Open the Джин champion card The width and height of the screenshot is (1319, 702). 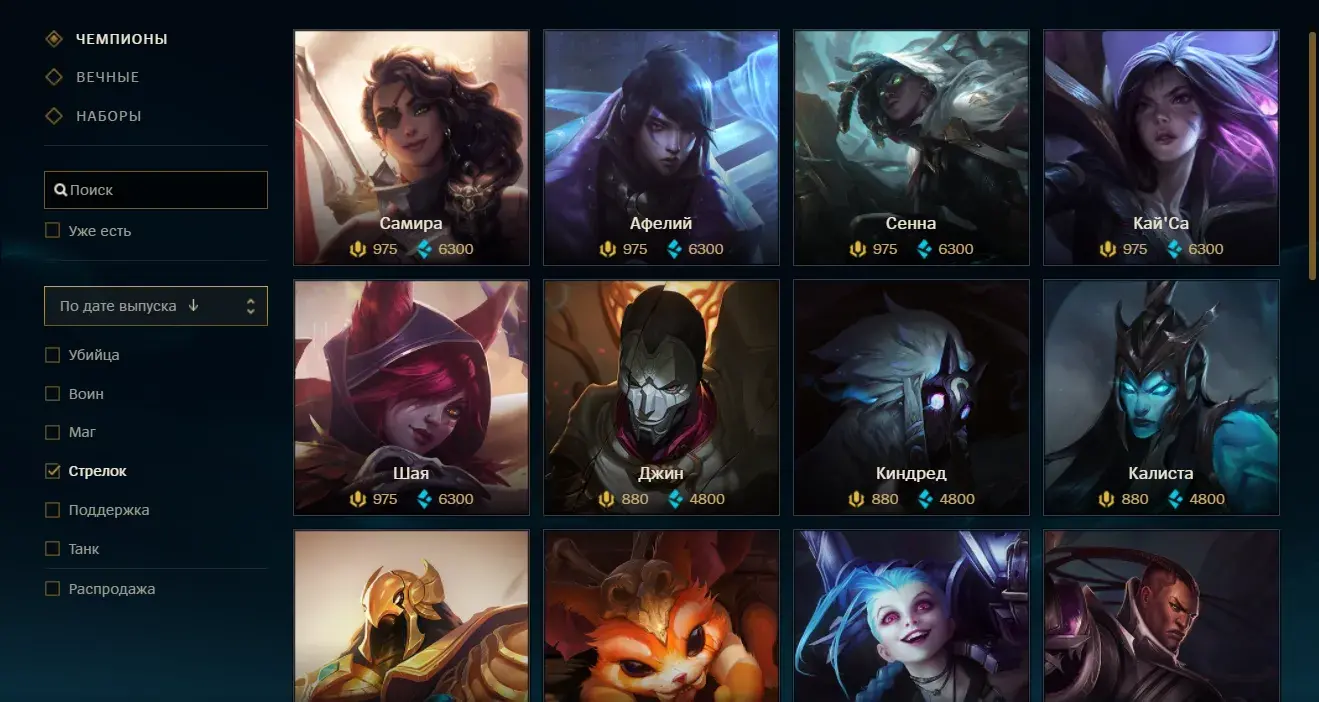[x=661, y=397]
